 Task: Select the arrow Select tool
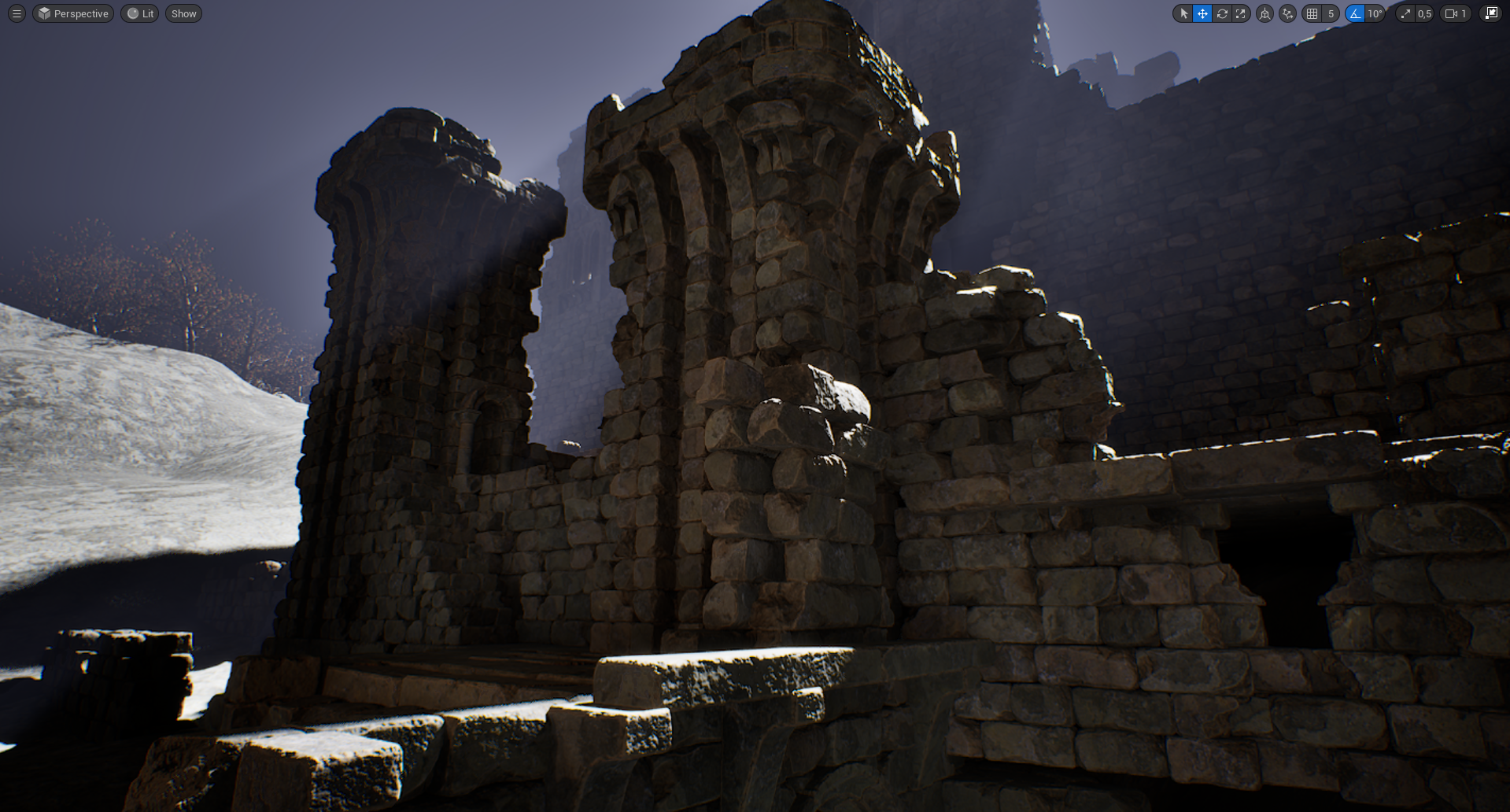[x=1183, y=13]
